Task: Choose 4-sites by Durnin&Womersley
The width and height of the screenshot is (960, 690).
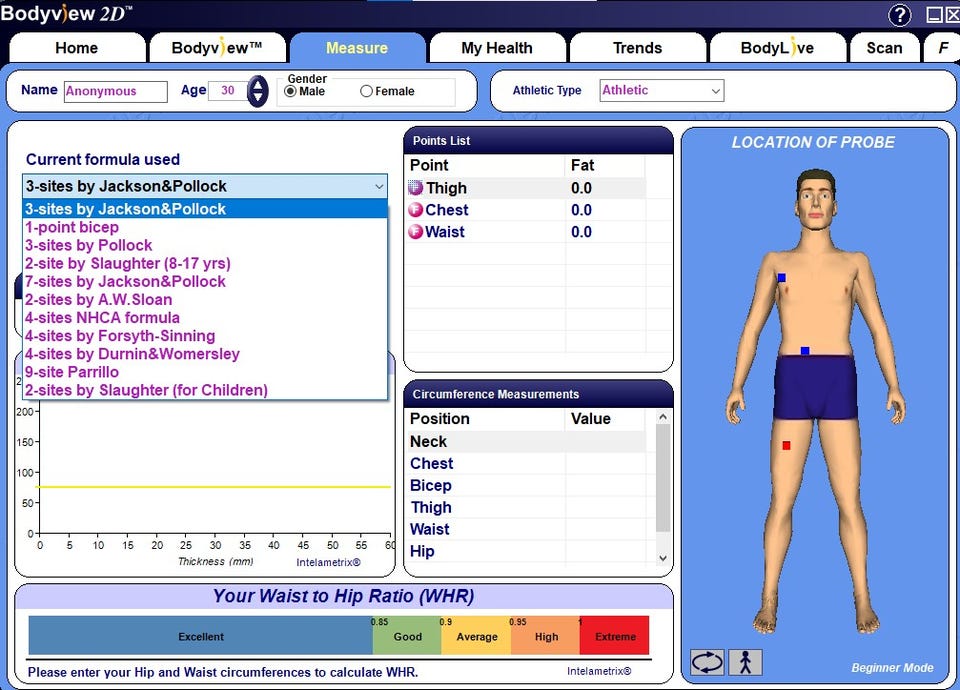Action: 132,354
